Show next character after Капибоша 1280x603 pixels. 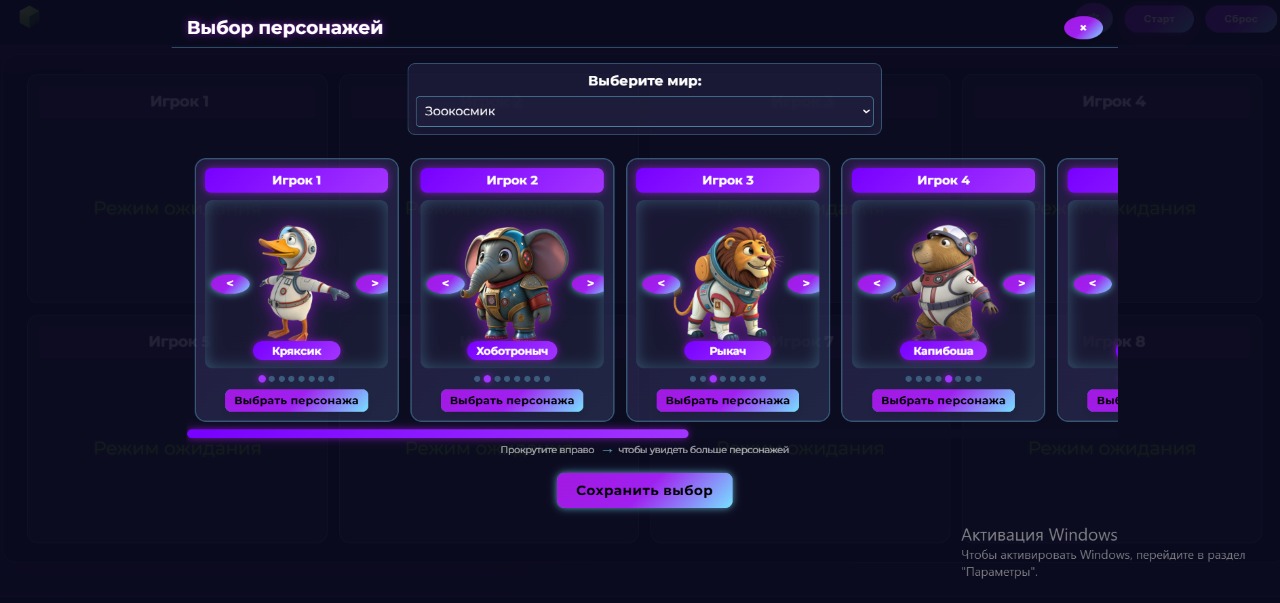pyautogui.click(x=1020, y=284)
